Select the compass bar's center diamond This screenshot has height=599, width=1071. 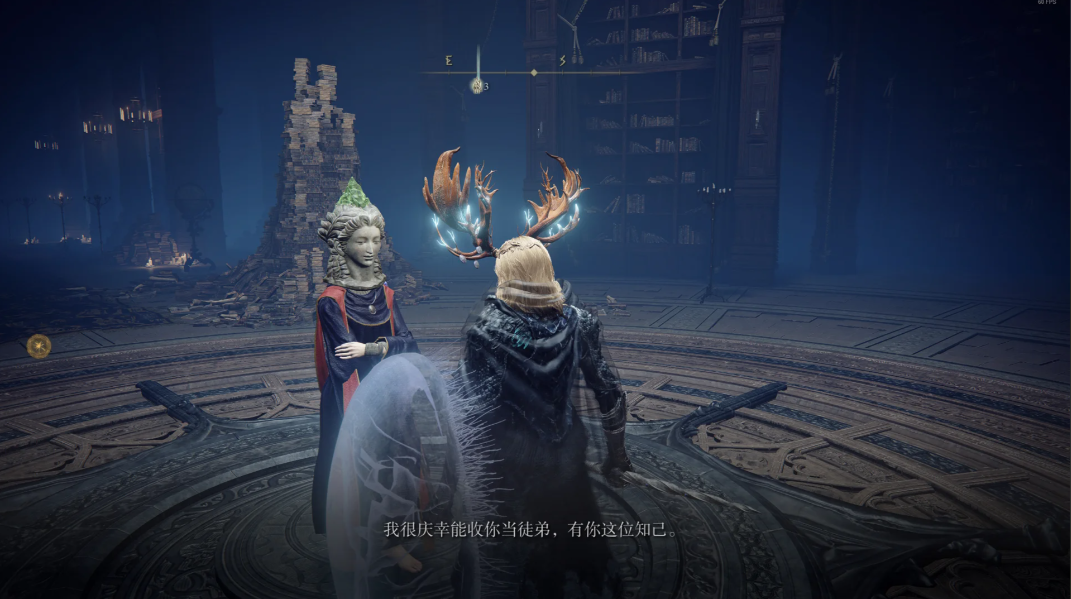tap(534, 72)
